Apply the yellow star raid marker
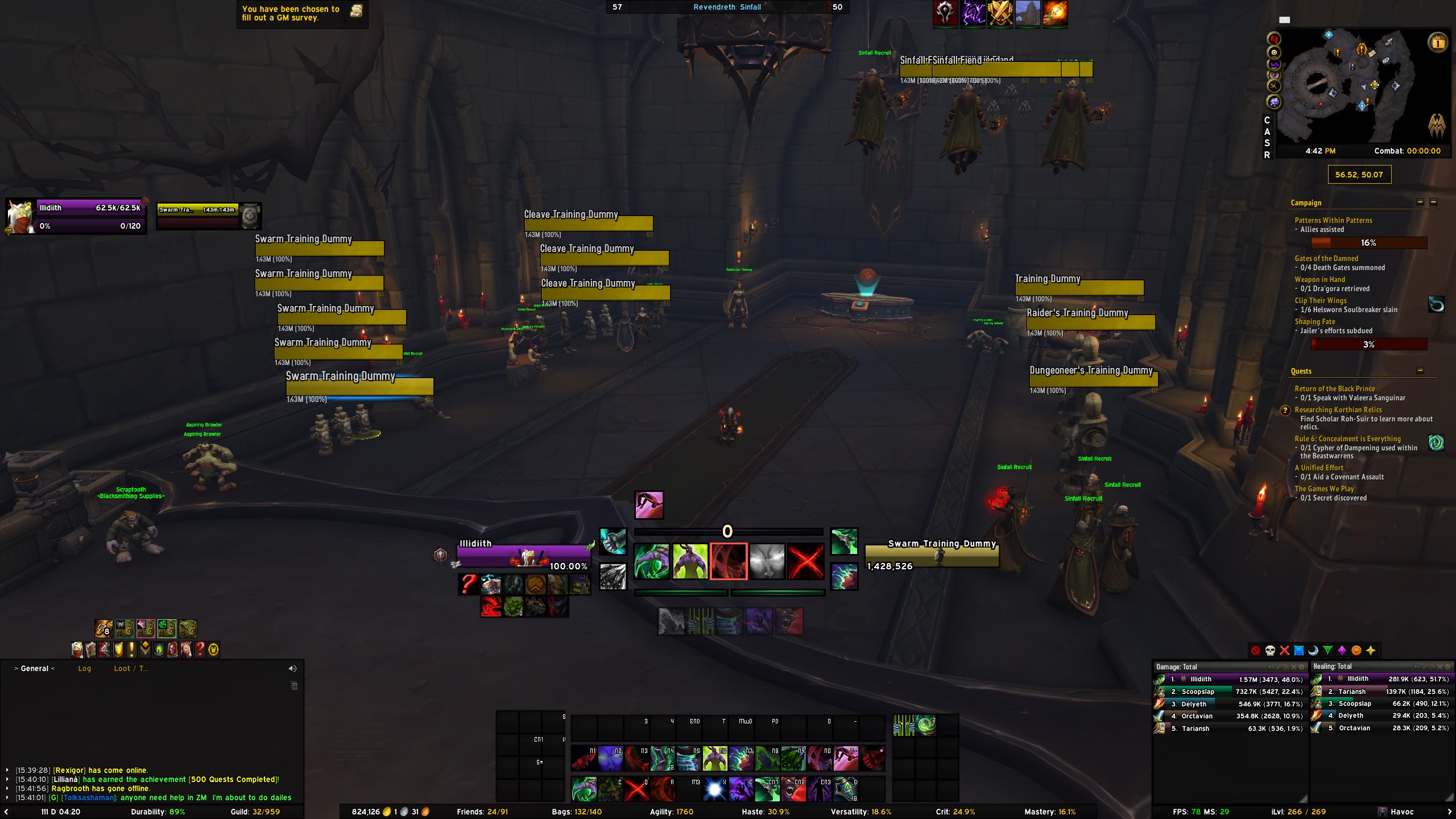 tap(1371, 651)
